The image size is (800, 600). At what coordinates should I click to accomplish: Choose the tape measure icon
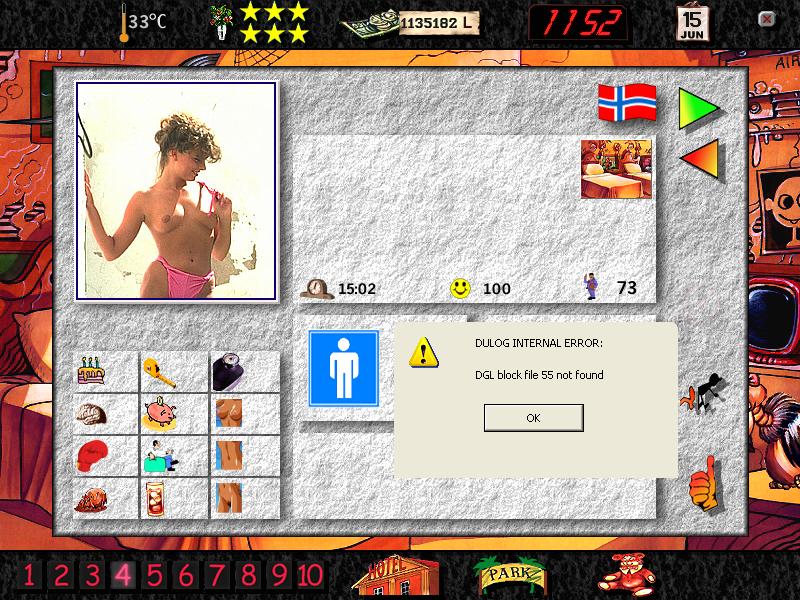[x=158, y=373]
